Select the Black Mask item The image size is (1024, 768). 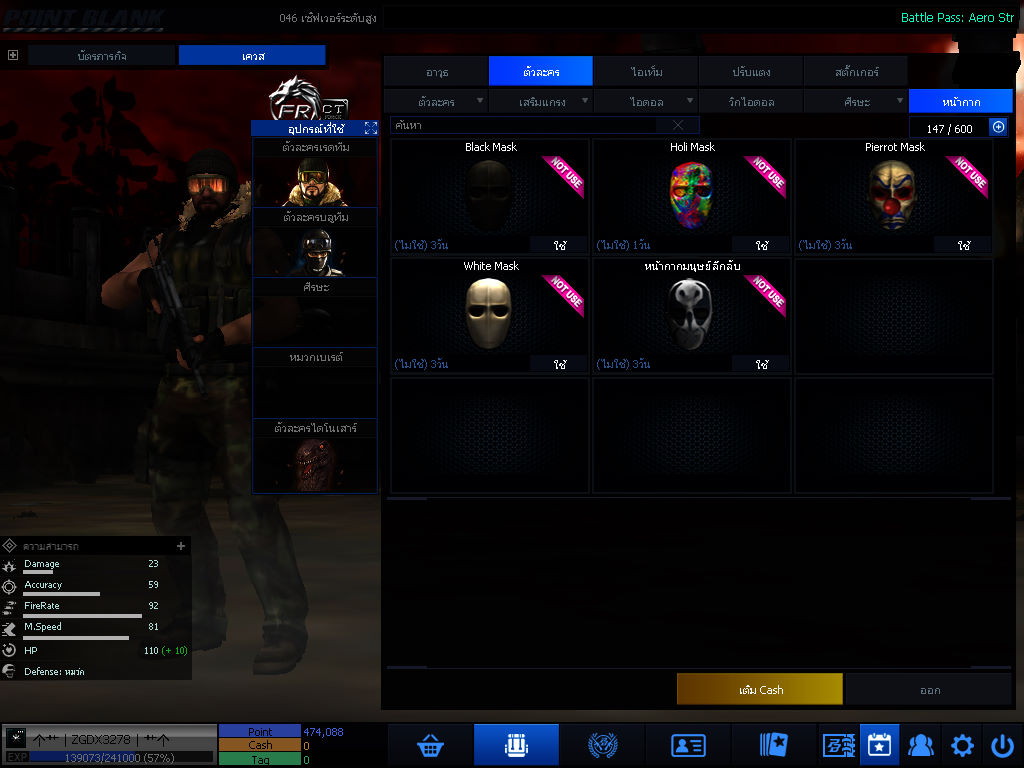click(x=490, y=195)
